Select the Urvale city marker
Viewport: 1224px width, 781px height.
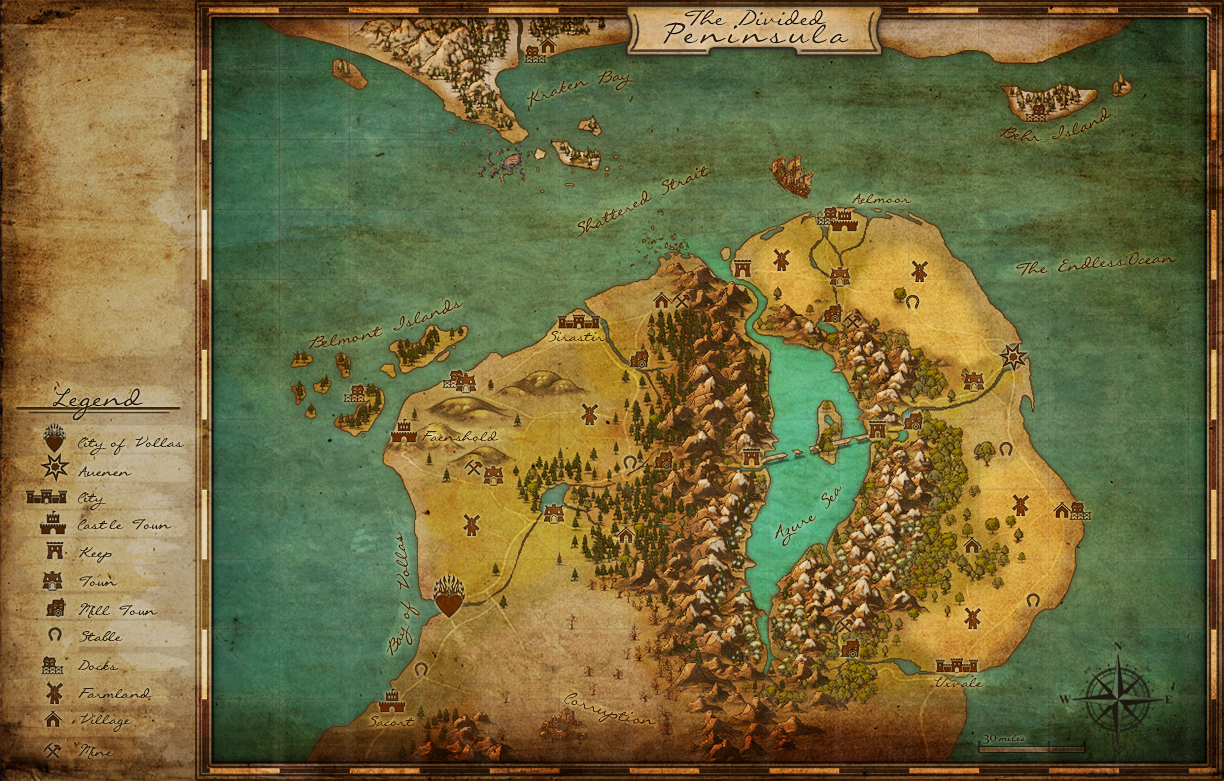pos(956,665)
